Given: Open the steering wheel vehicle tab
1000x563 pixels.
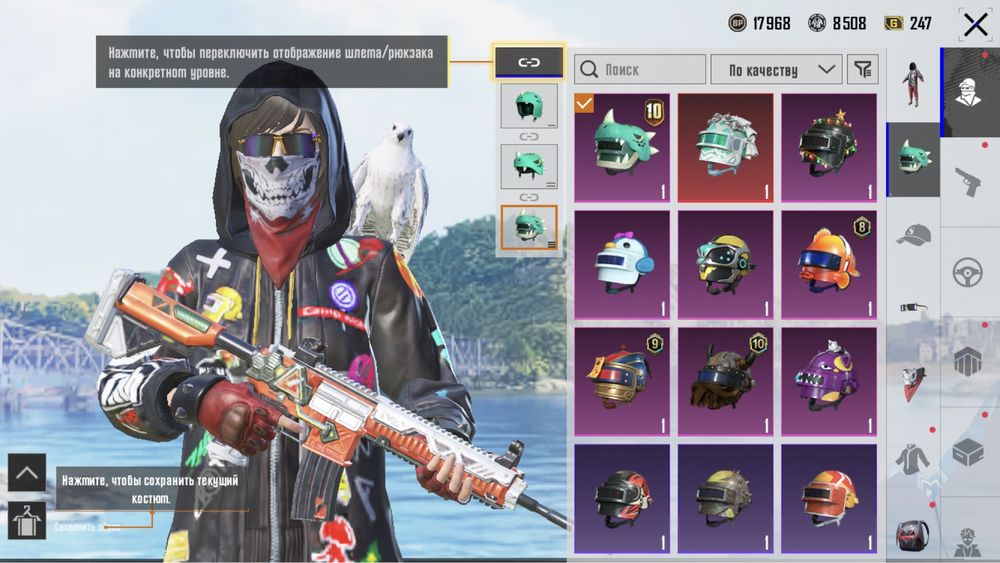Looking at the screenshot, I should coord(968,271).
